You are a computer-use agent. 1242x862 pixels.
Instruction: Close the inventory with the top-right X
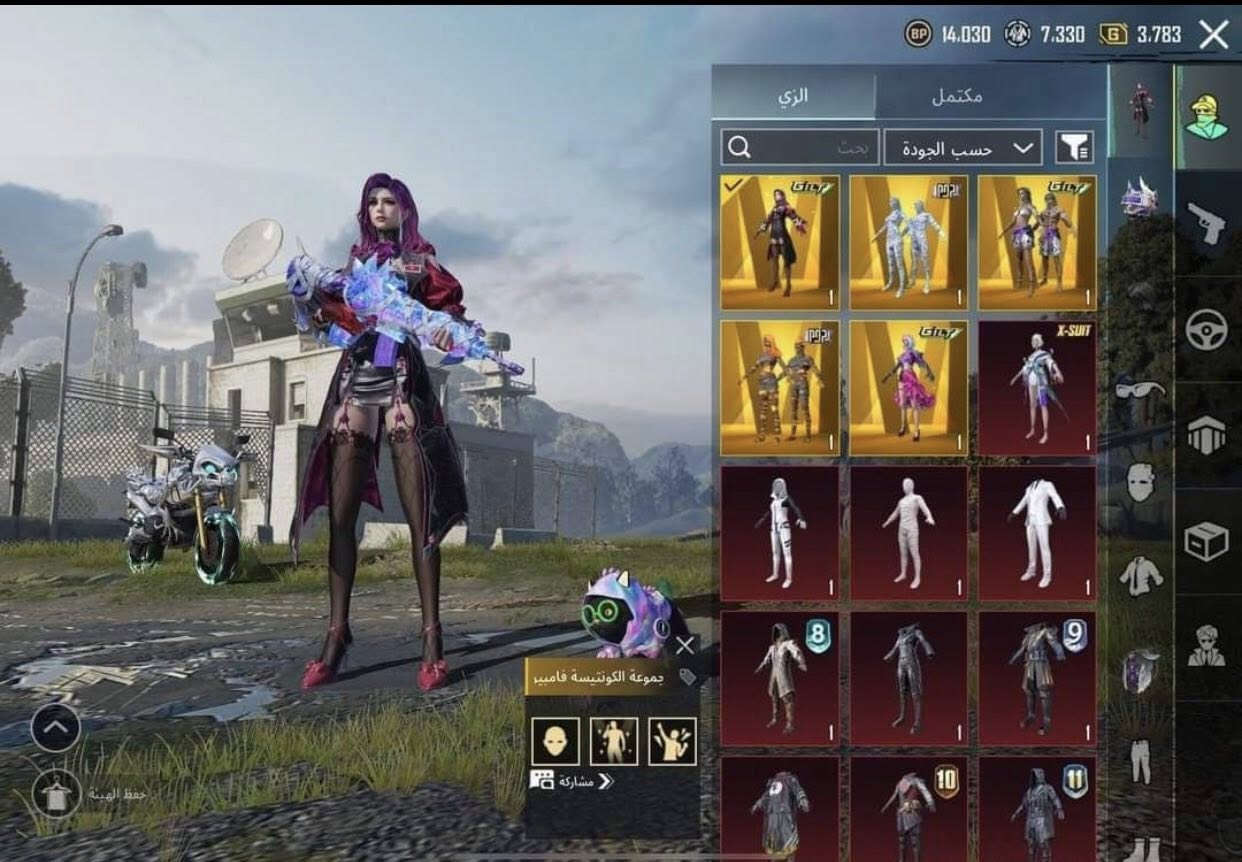pyautogui.click(x=1213, y=35)
